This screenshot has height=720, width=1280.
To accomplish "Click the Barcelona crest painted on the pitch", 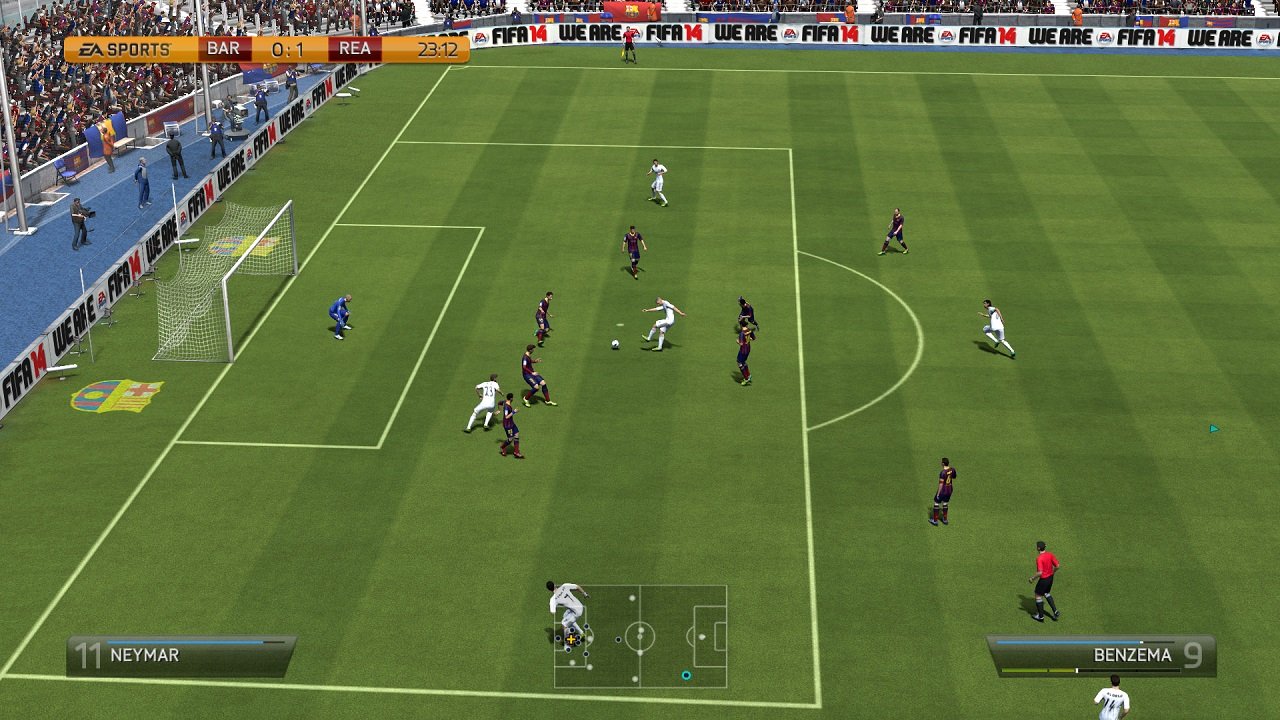I will pyautogui.click(x=117, y=396).
